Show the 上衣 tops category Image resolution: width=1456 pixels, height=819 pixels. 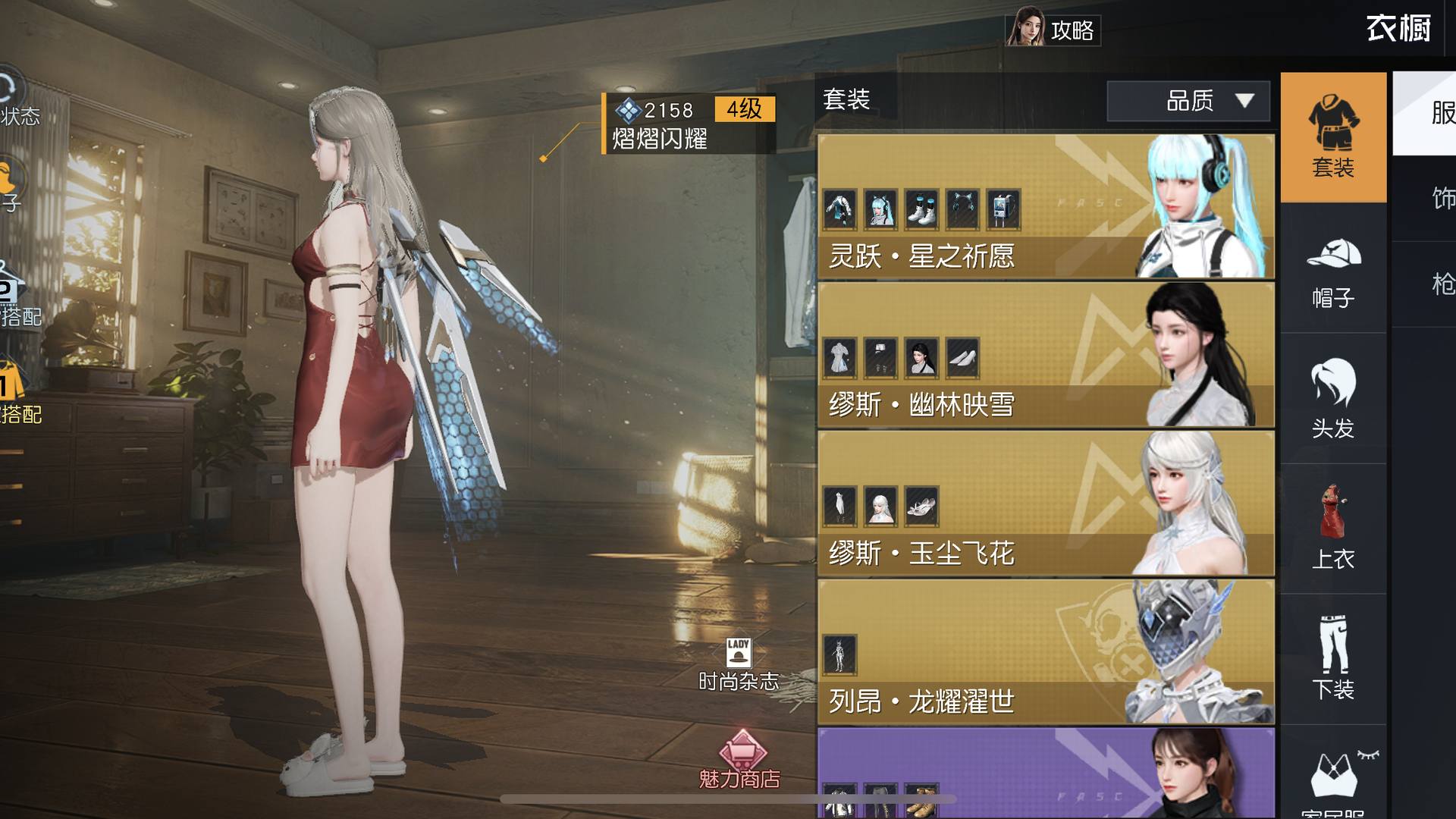click(1333, 529)
